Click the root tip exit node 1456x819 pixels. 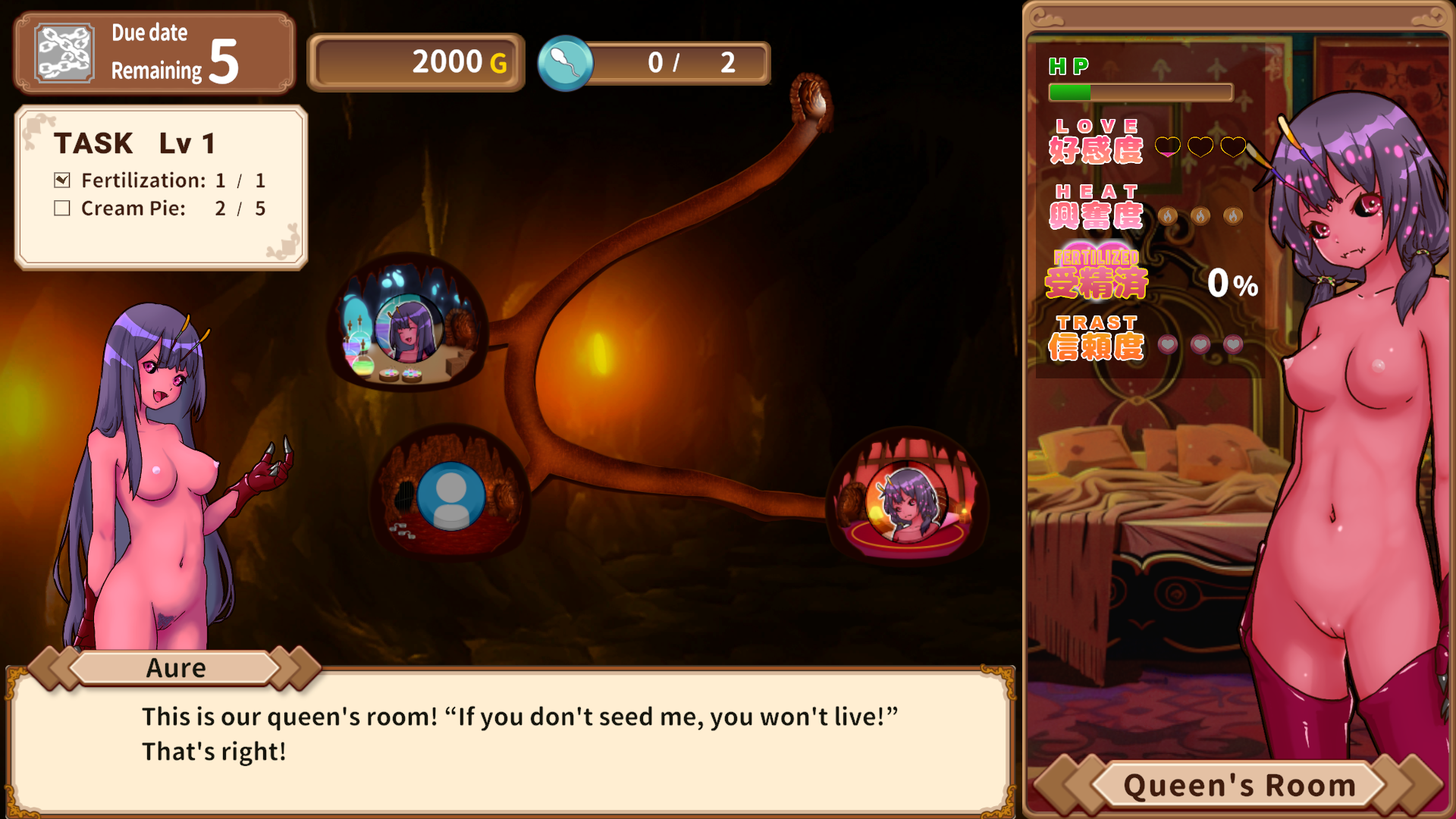pyautogui.click(x=811, y=100)
